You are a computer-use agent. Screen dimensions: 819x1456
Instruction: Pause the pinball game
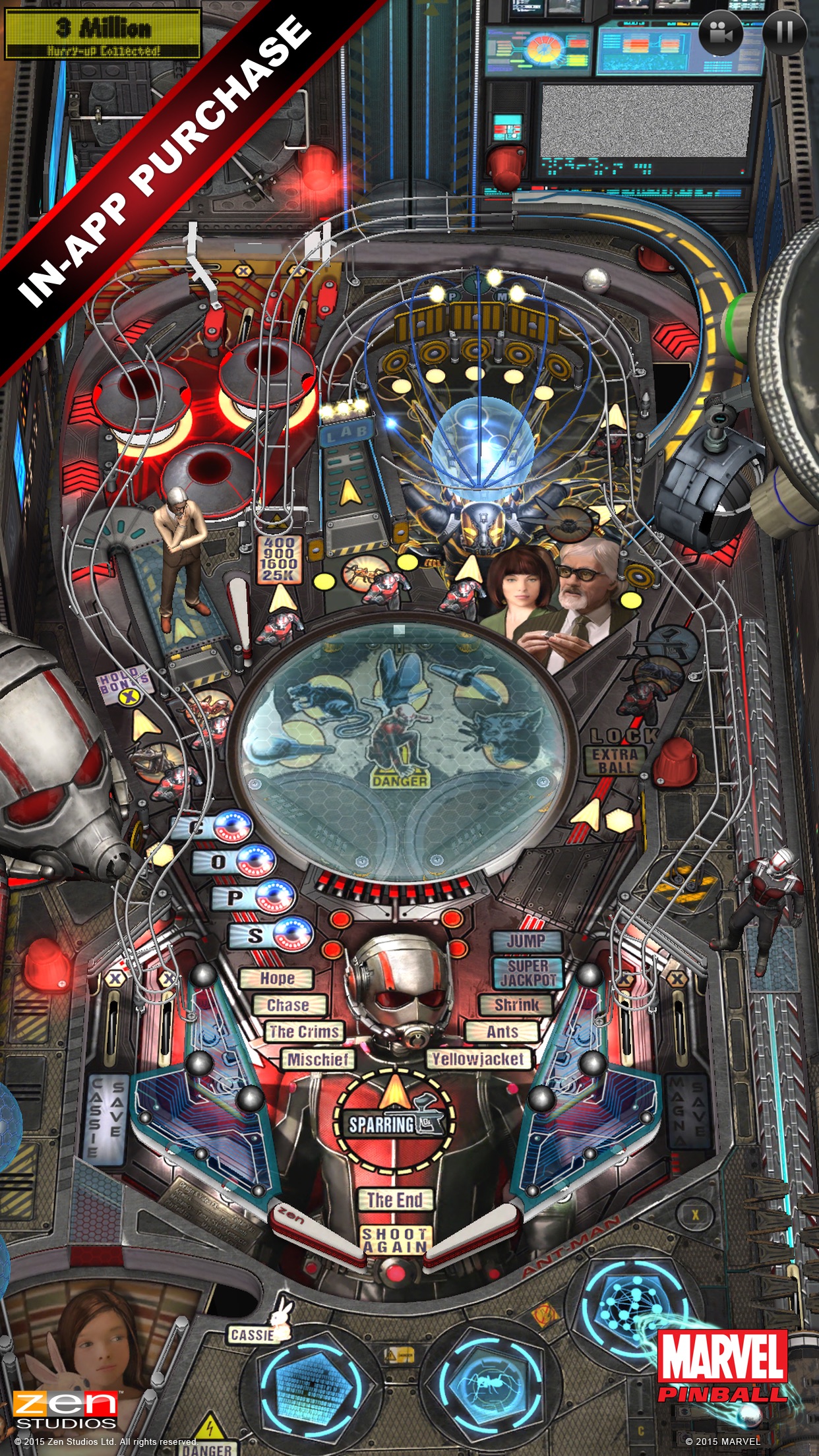tap(784, 31)
